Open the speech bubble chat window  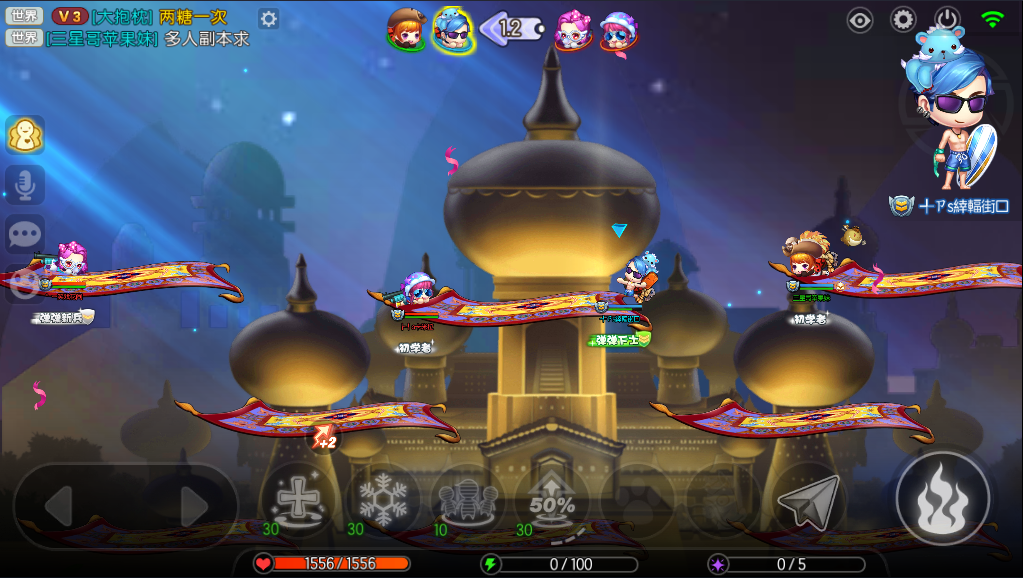25,234
